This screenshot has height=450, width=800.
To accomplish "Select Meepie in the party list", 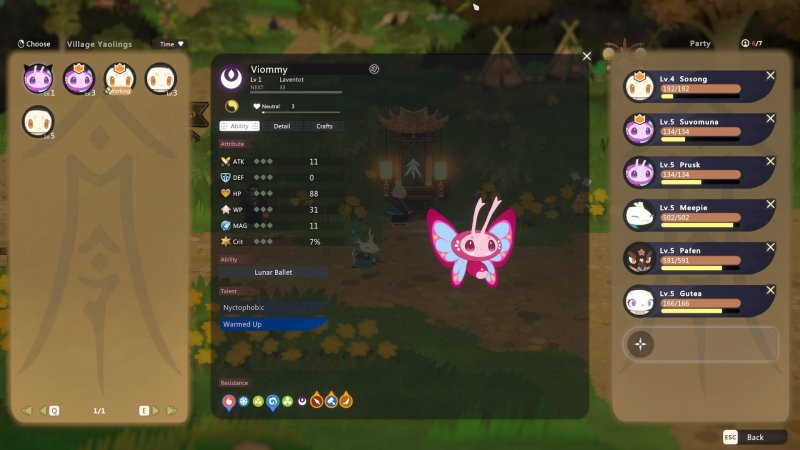I will pyautogui.click(x=698, y=214).
